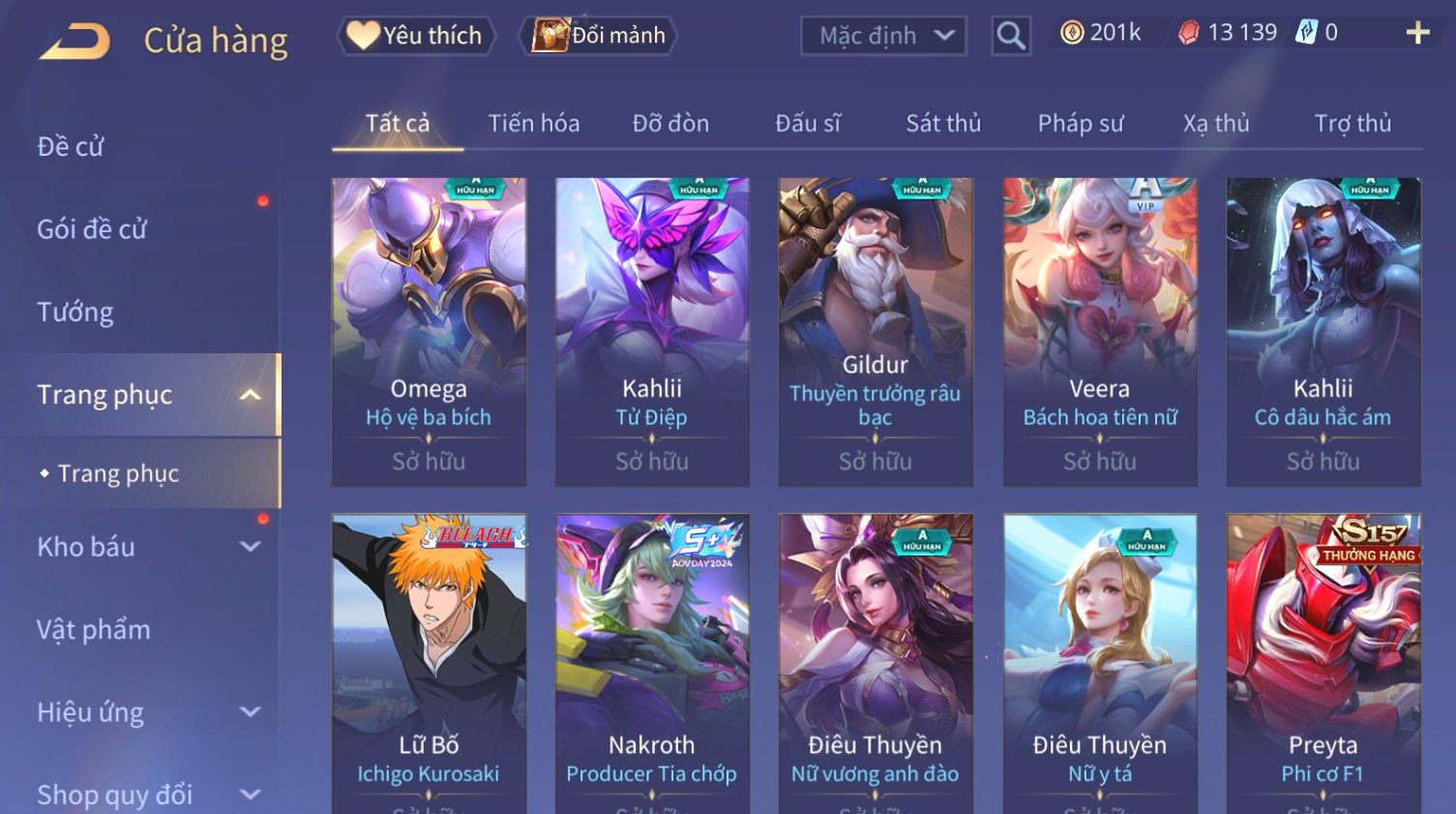Open the Xạ thủ tab
The width and height of the screenshot is (1456, 814).
tap(1216, 124)
